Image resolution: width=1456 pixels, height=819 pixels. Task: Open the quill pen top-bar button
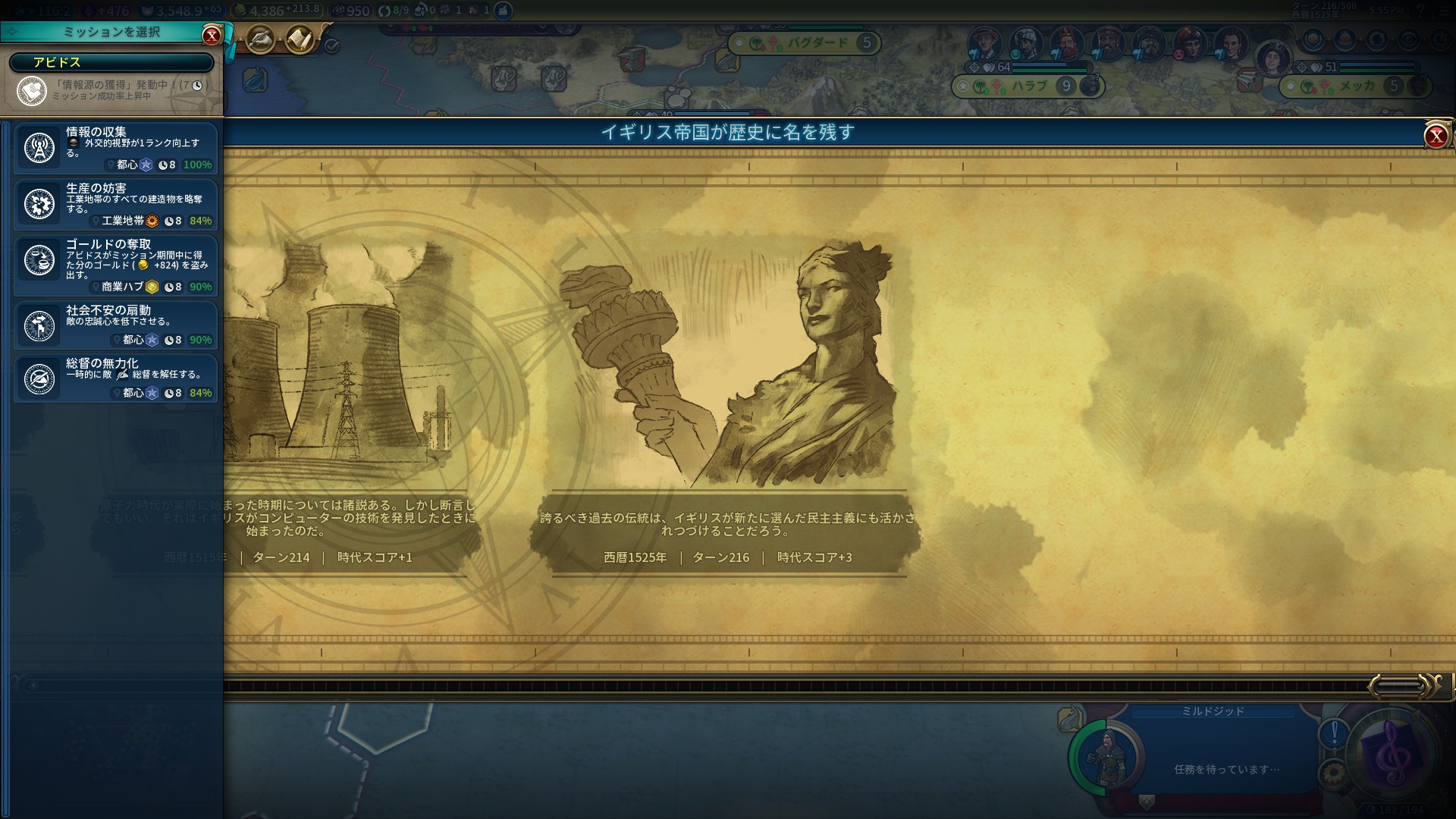tap(260, 39)
